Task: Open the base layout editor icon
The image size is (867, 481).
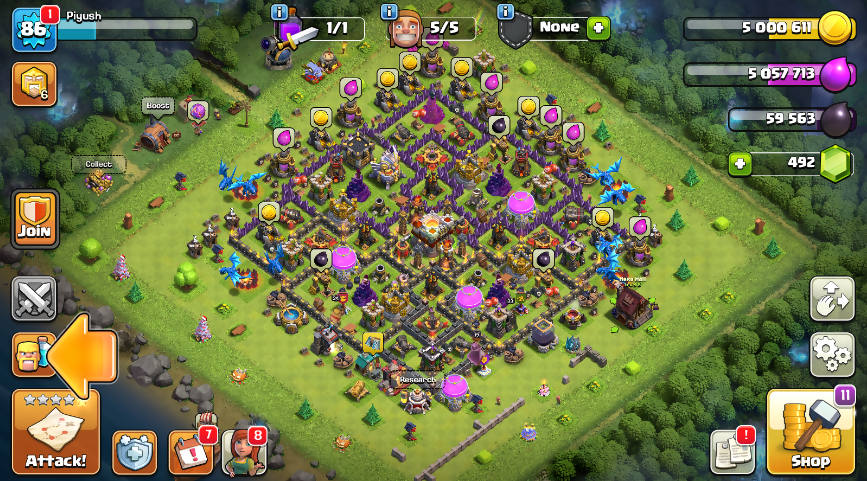Action: (x=831, y=298)
